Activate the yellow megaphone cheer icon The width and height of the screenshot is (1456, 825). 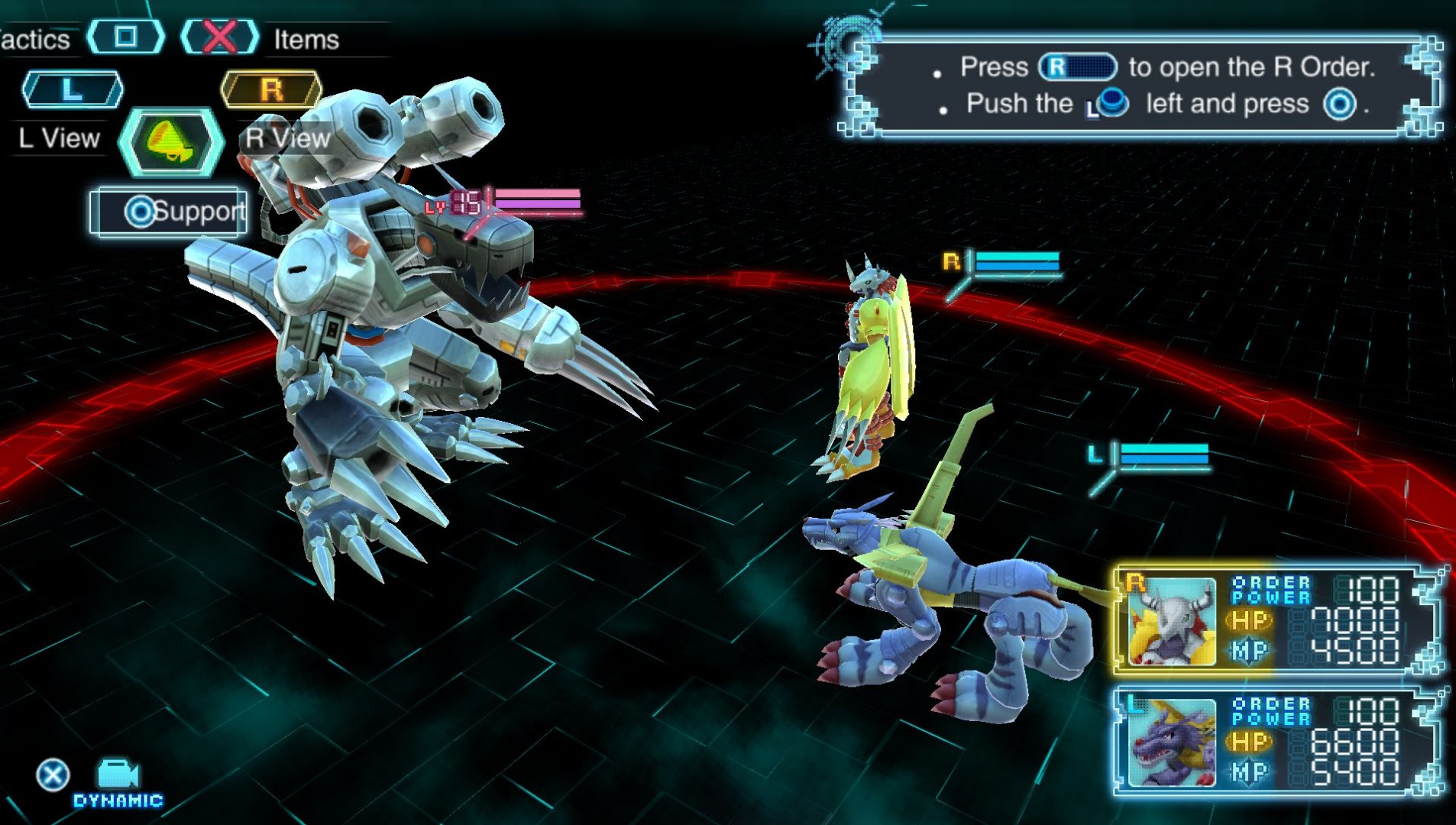click(171, 142)
